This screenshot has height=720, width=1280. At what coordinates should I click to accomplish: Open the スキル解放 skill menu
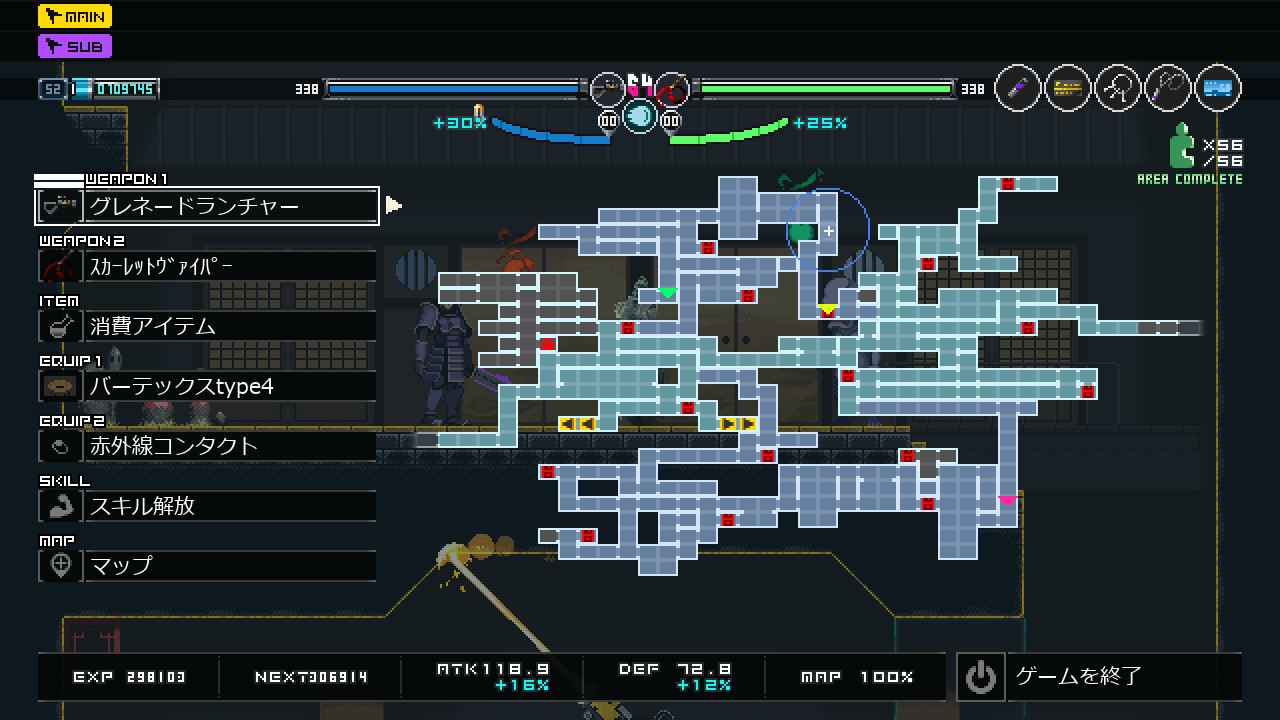pos(207,506)
